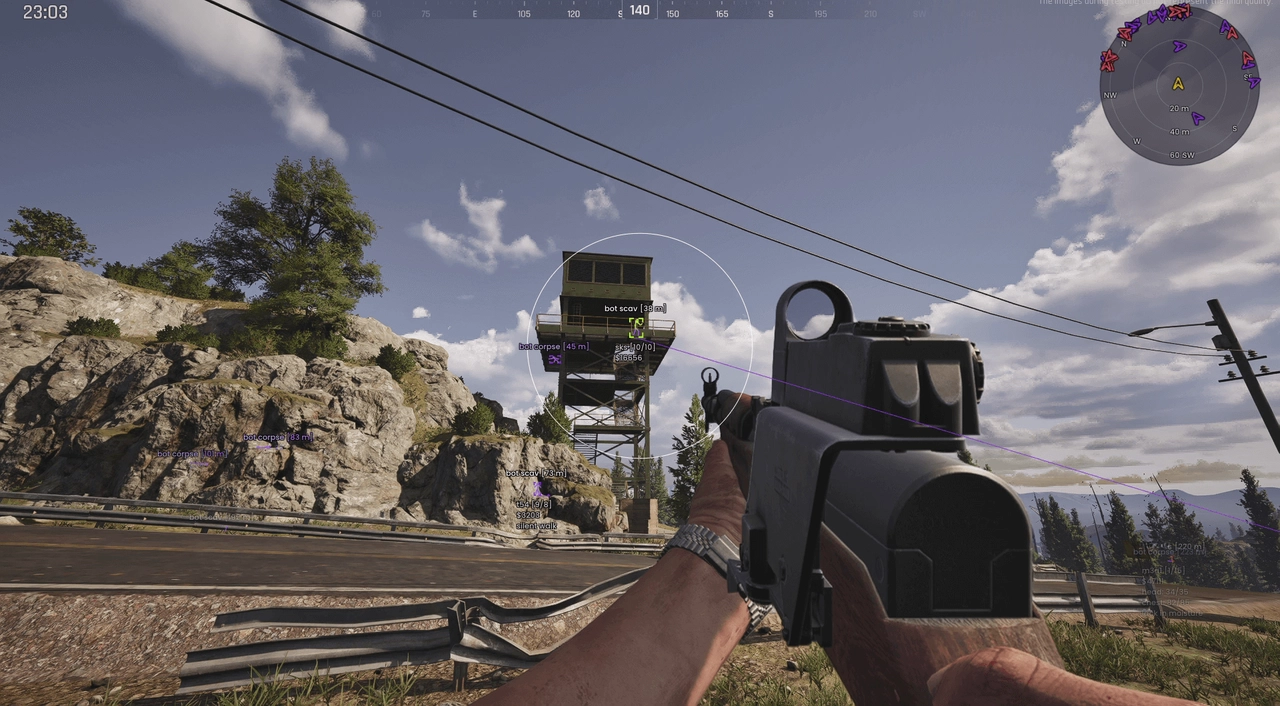1280x706 pixels.
Task: Click the circular radar minimap
Action: 1179,85
